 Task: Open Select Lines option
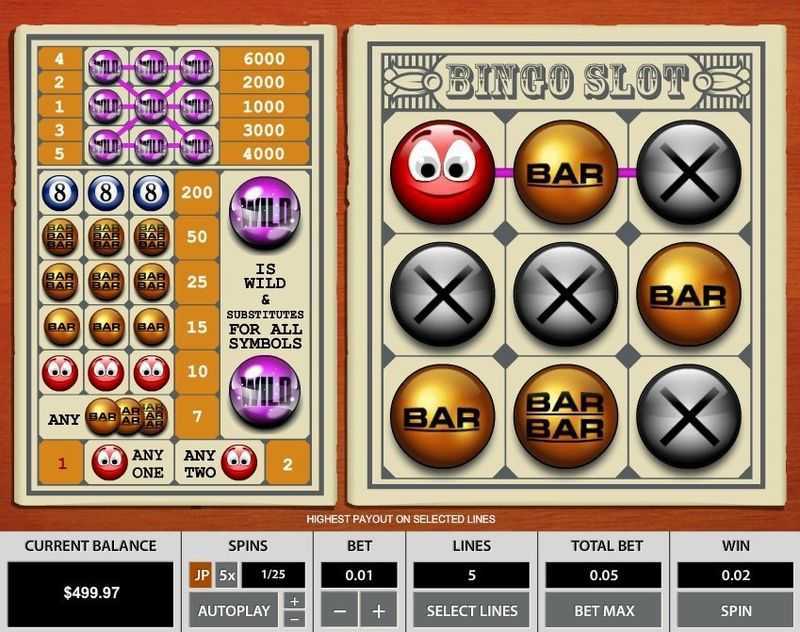[x=472, y=610]
